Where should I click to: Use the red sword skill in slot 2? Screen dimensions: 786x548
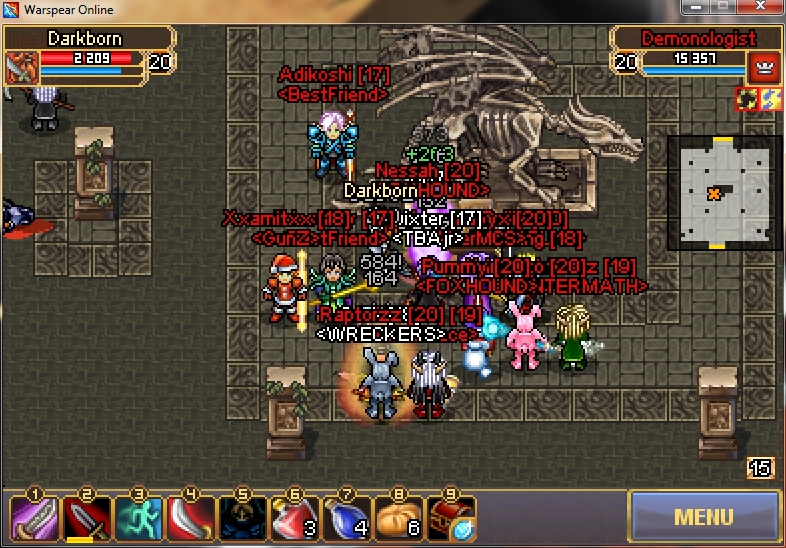click(x=86, y=519)
